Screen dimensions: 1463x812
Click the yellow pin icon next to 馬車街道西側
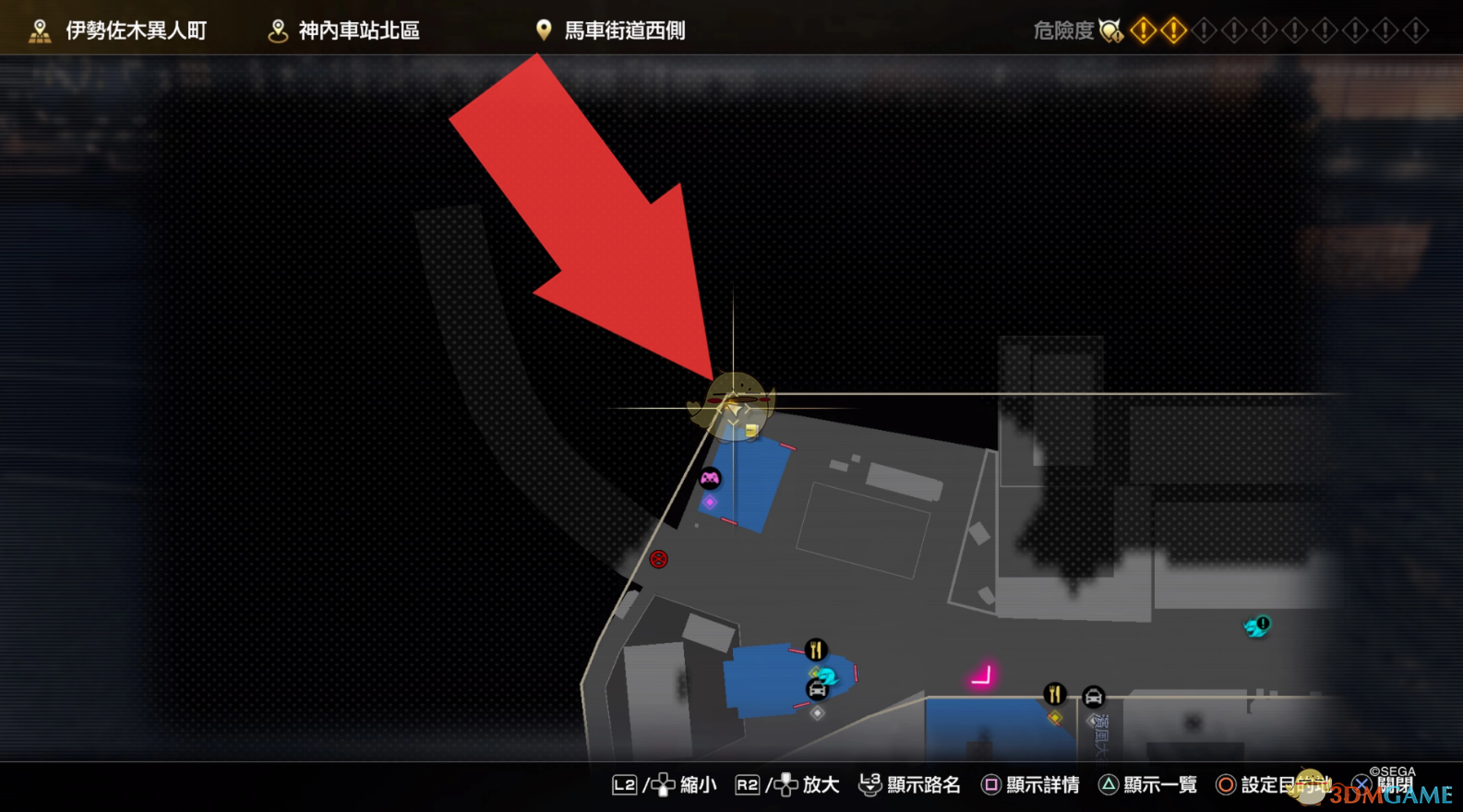click(x=543, y=29)
